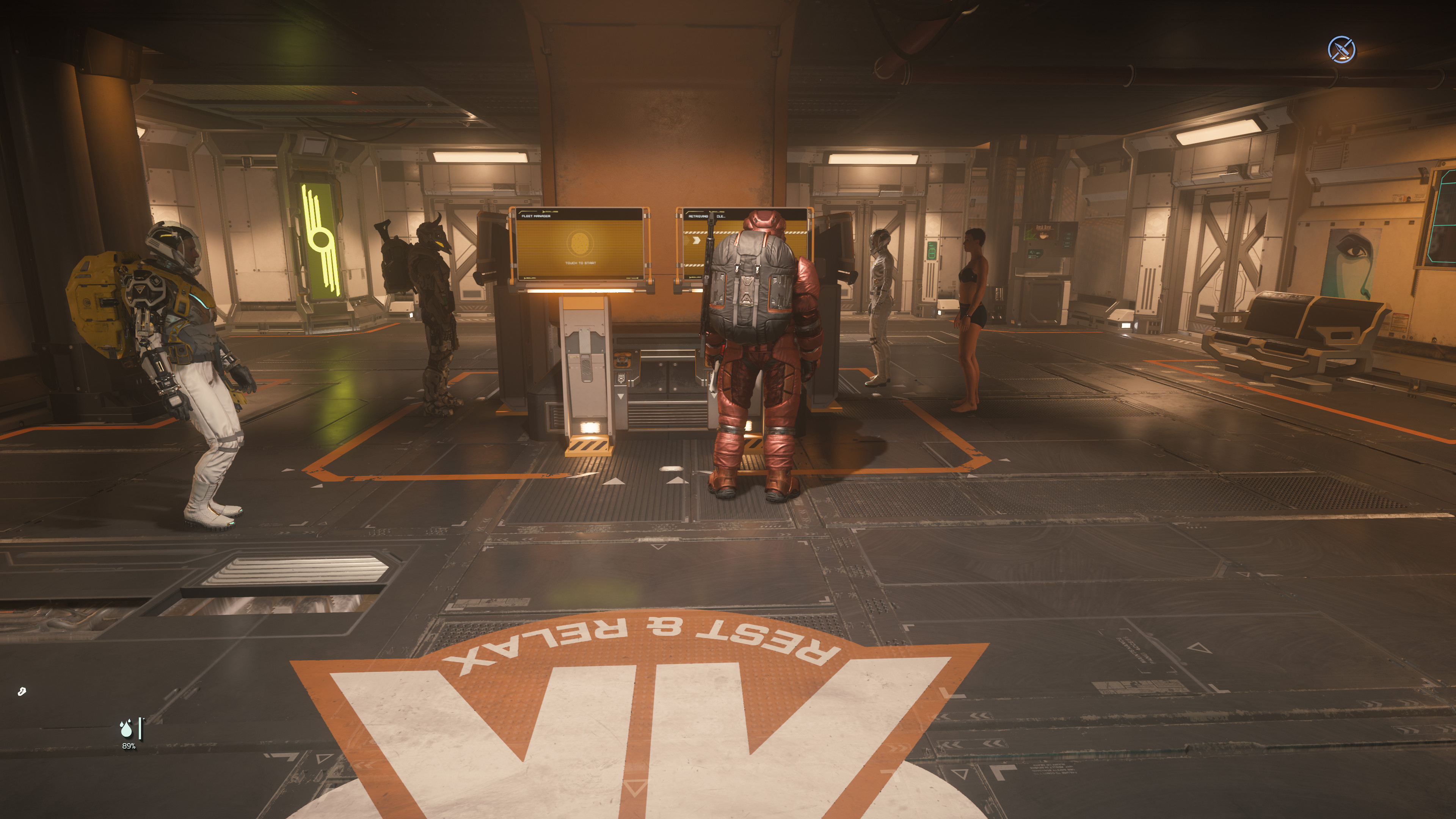Viewport: 1456px width, 819px height.
Task: Click the armistice zone crossed-bullet icon
Action: click(1341, 50)
